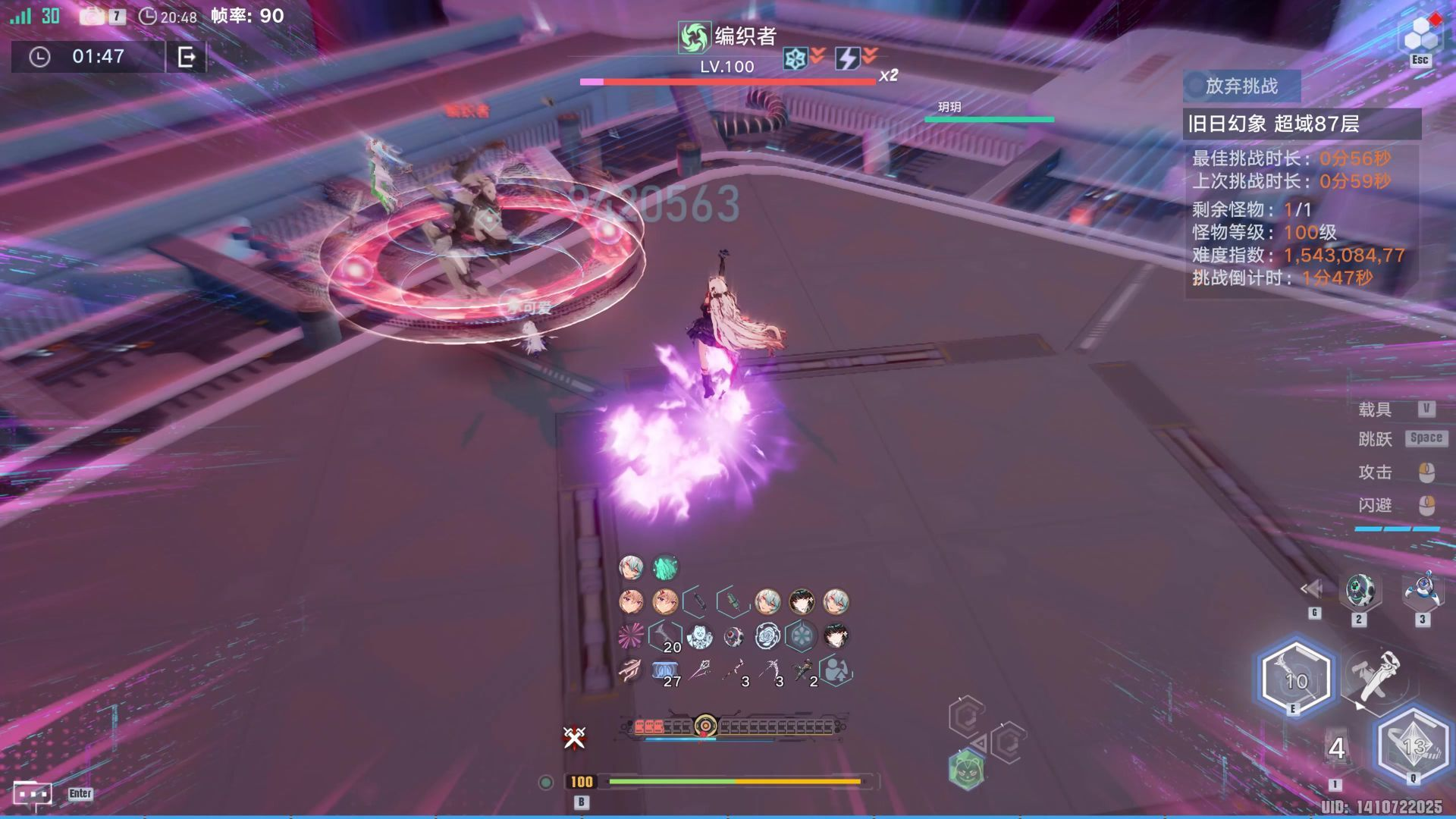Click the 编织者 boss swirl emblem
The width and height of the screenshot is (1456, 819).
(693, 36)
